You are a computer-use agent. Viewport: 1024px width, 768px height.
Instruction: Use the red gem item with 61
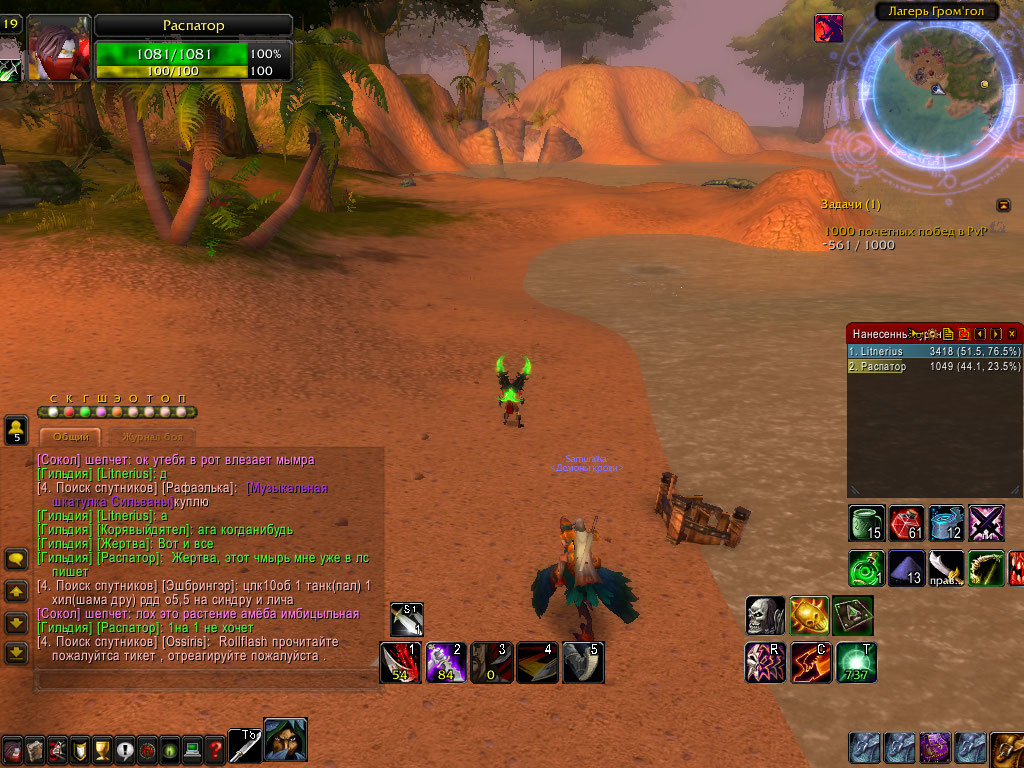point(906,523)
